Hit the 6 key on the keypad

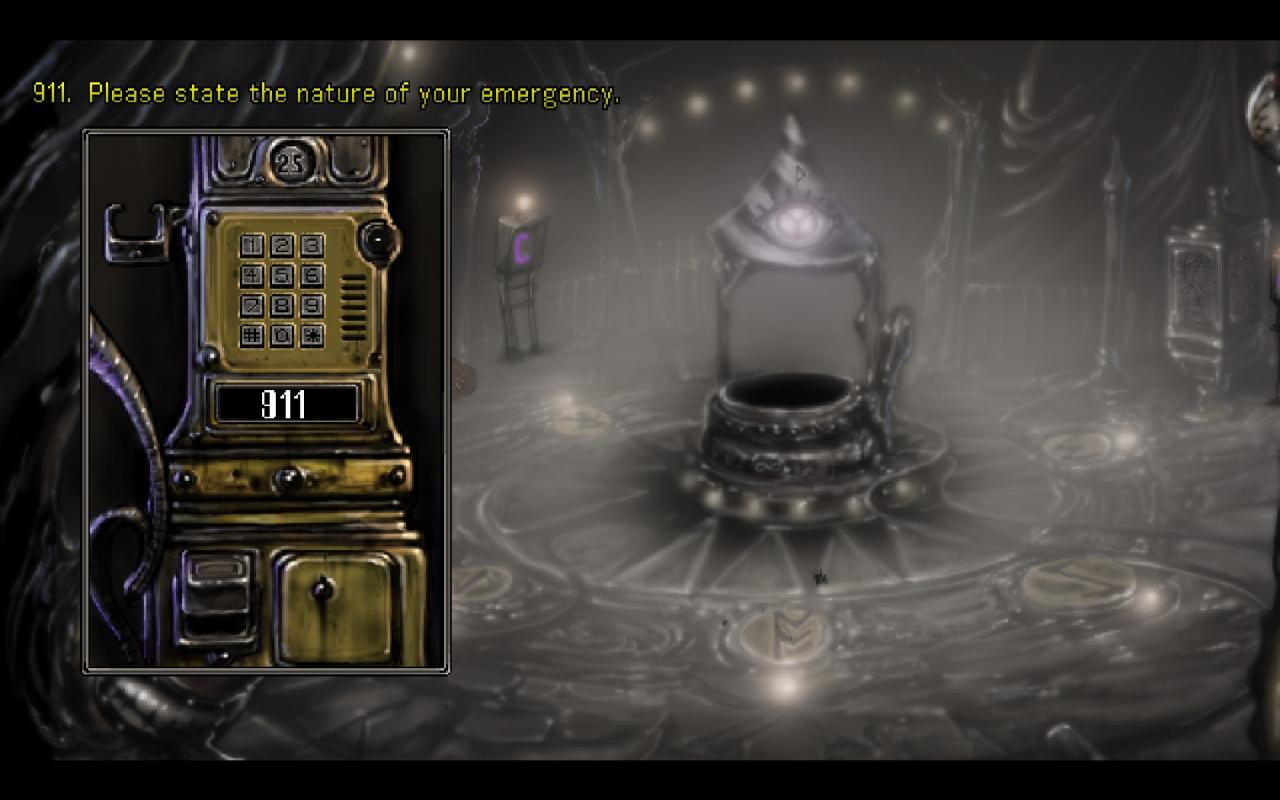312,275
